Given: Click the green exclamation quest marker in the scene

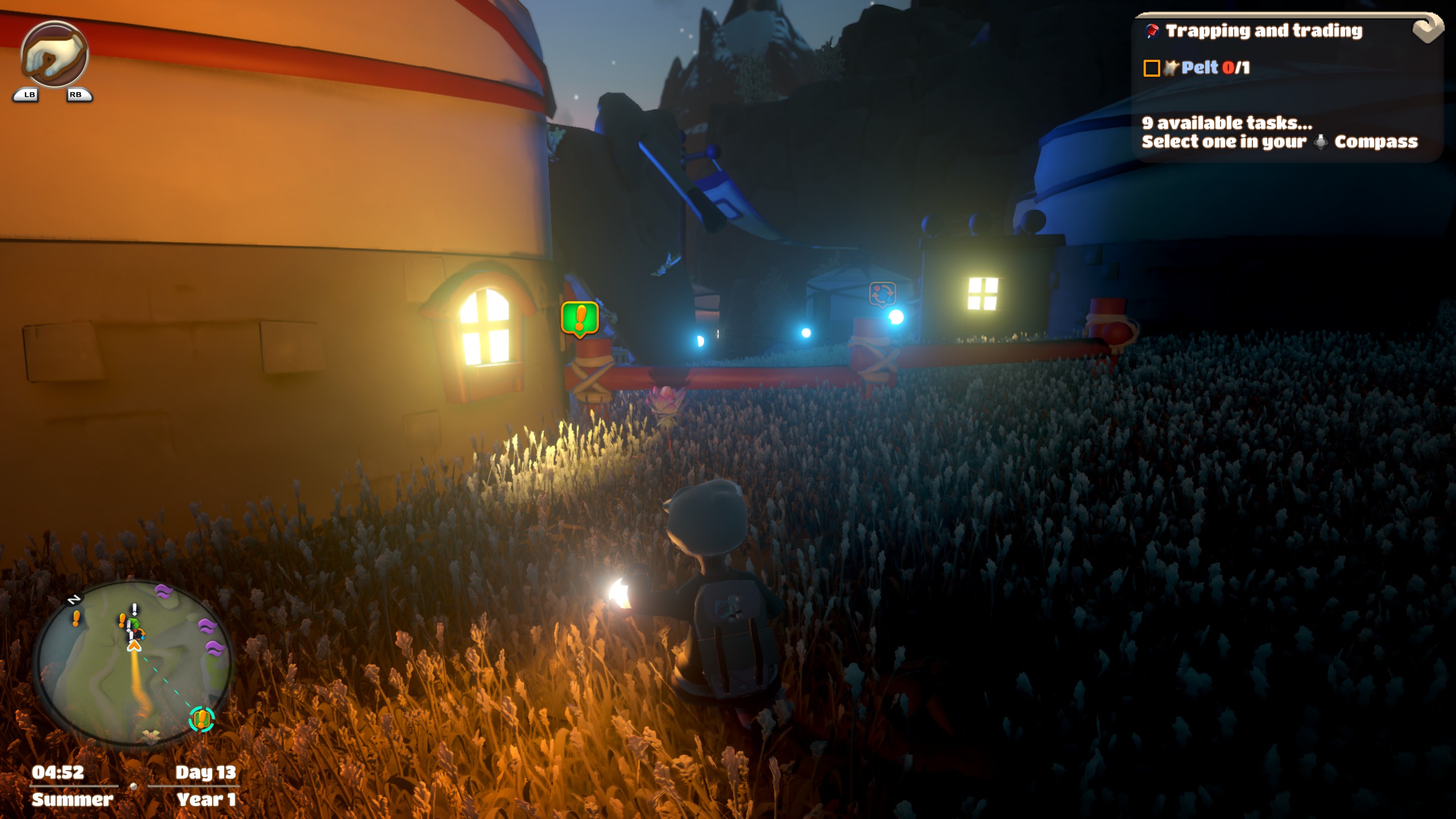Looking at the screenshot, I should (580, 318).
